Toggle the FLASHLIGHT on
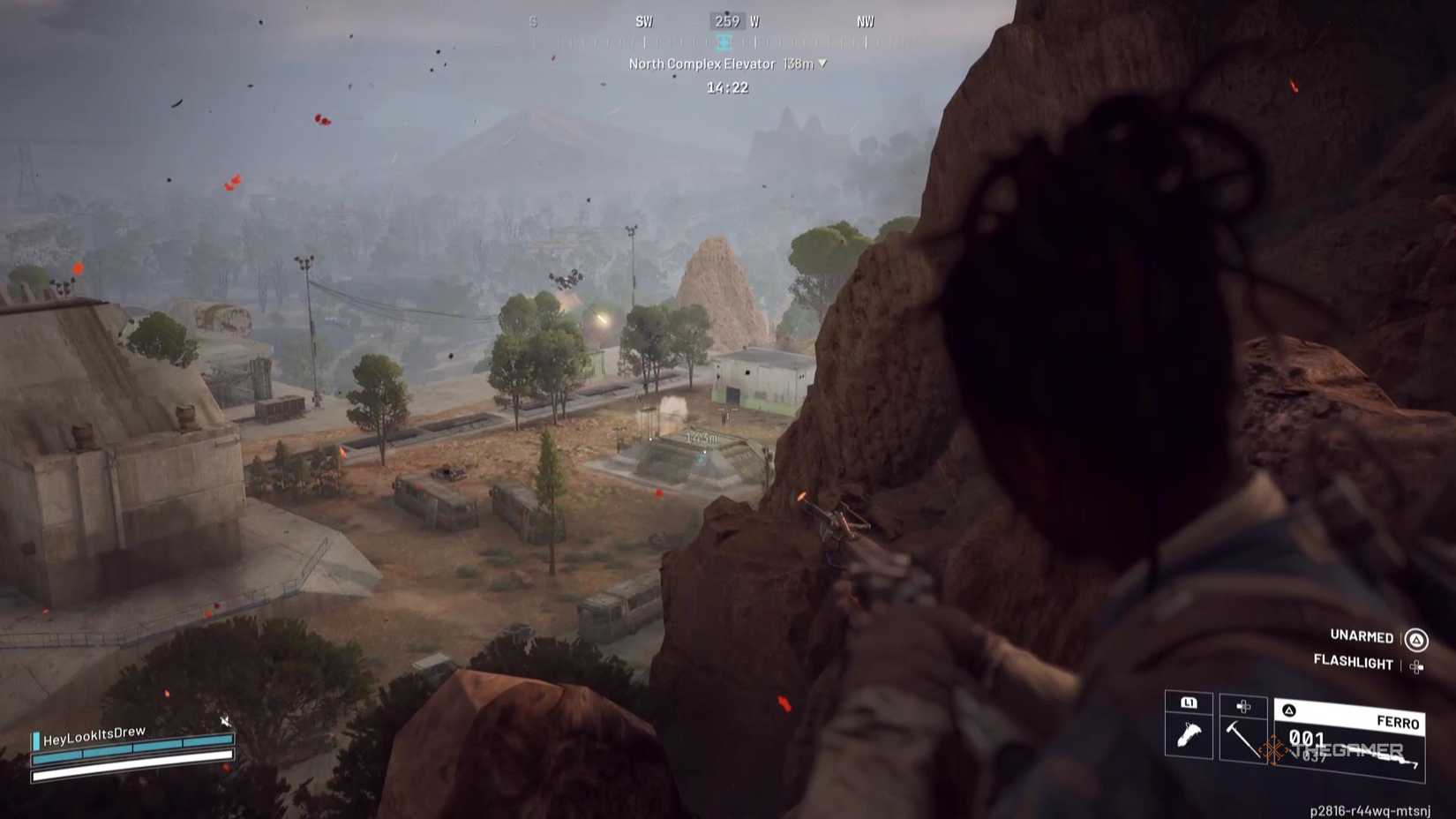 [x=1353, y=663]
